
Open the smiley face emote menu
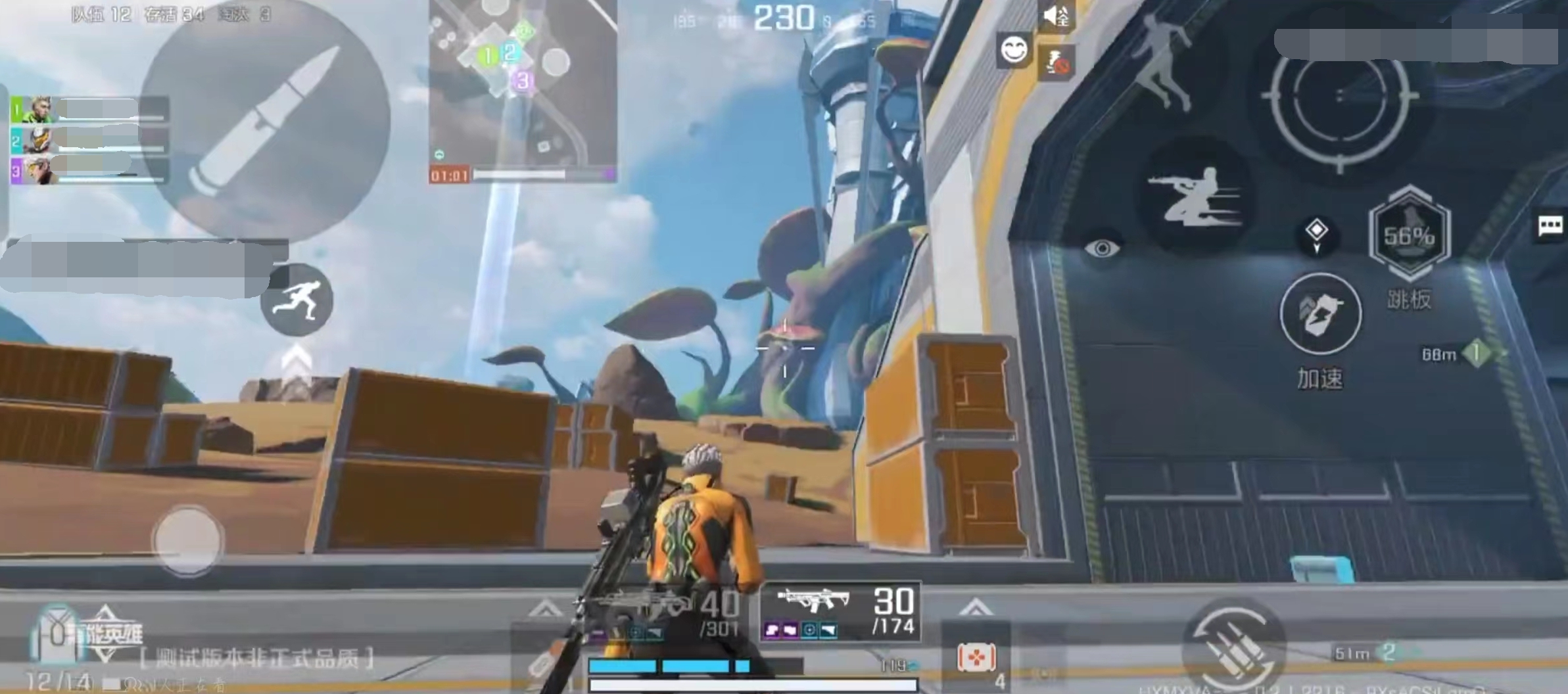(x=1014, y=50)
